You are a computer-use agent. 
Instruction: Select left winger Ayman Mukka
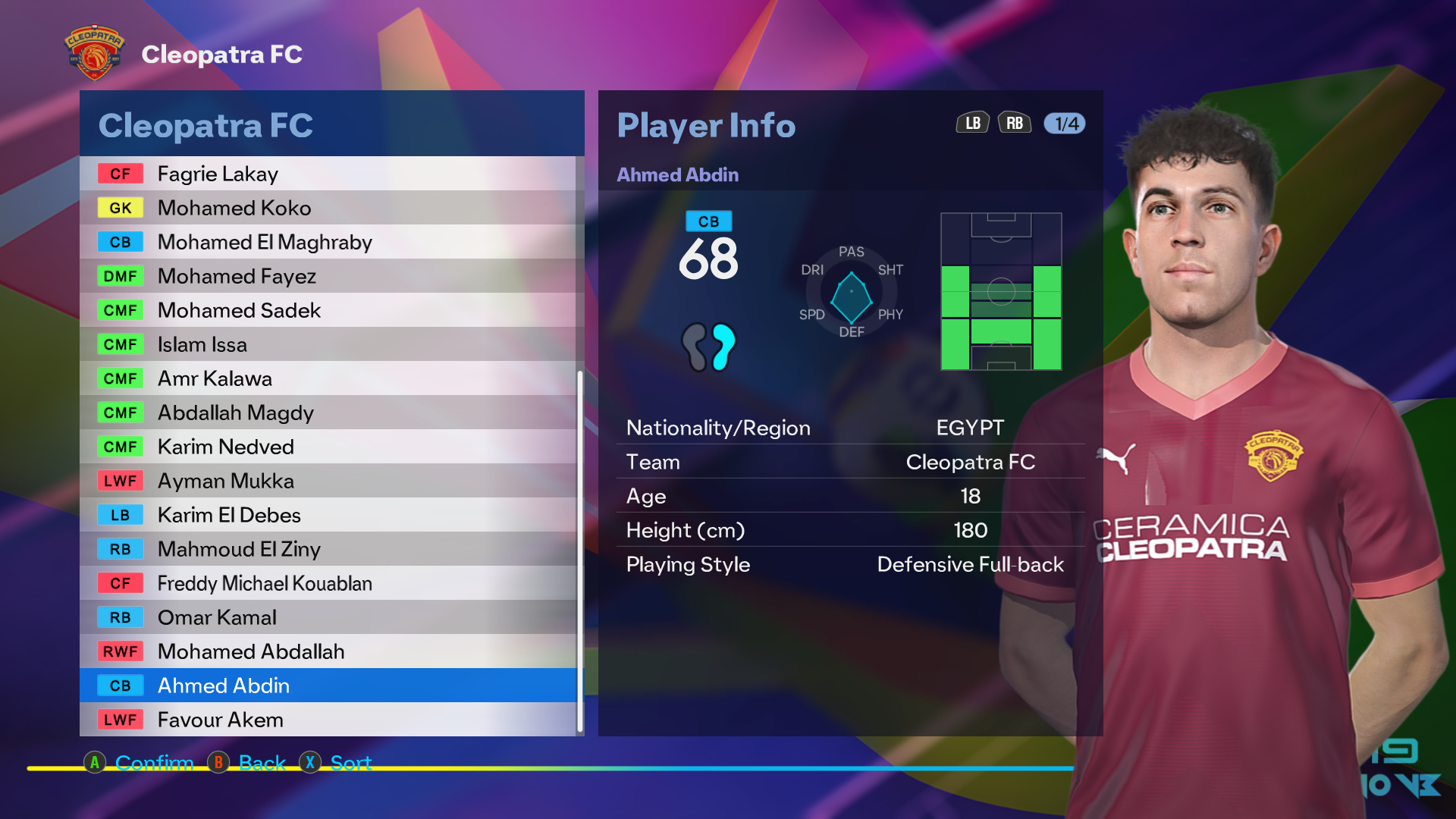328,481
